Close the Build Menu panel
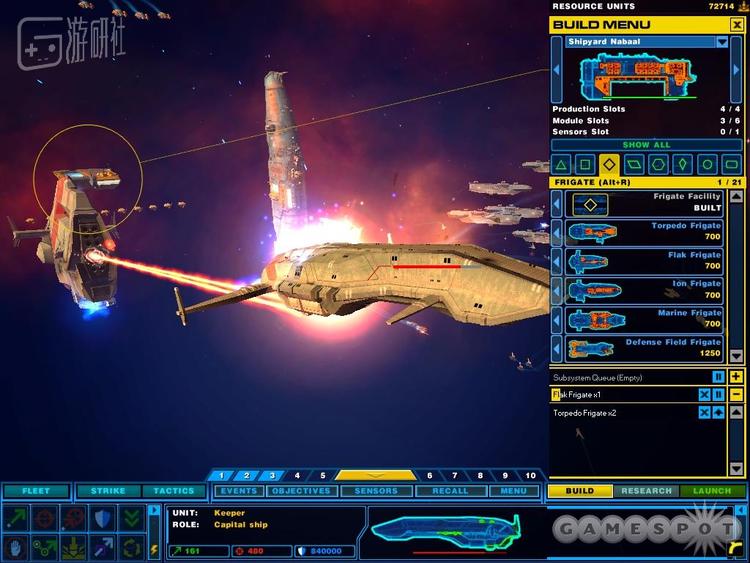The height and width of the screenshot is (563, 750). click(737, 24)
